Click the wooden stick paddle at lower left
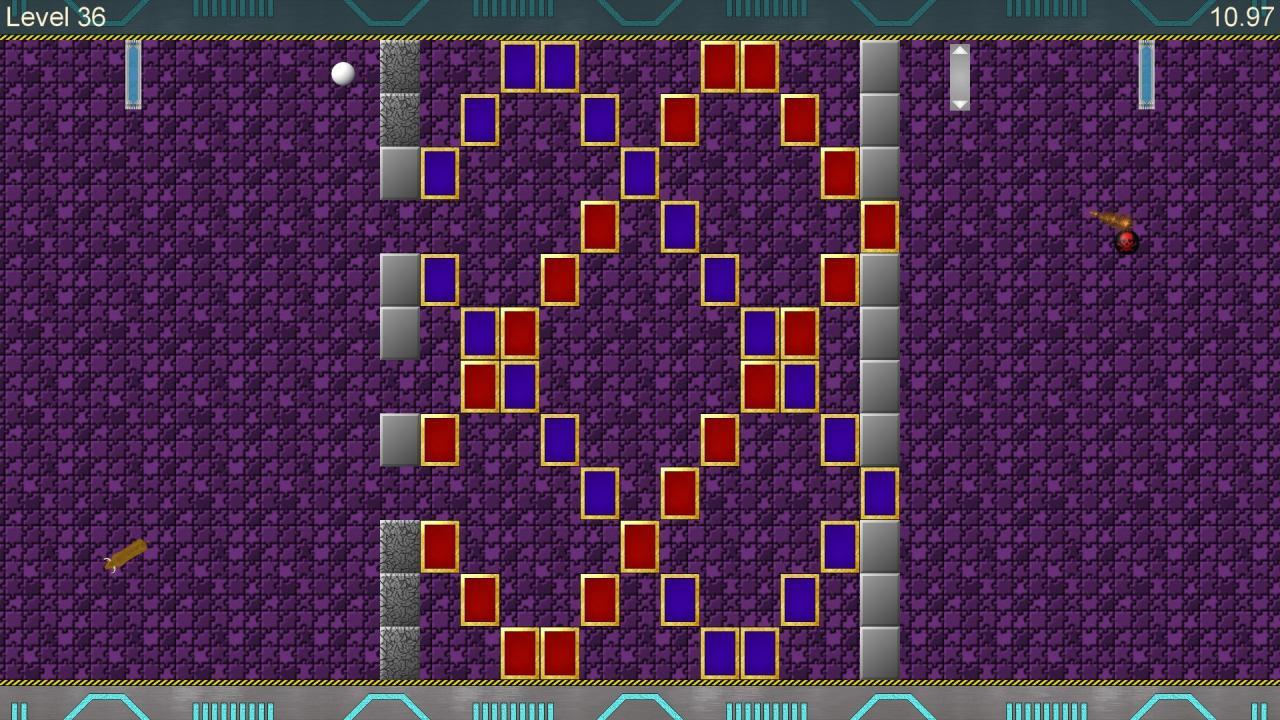 pyautogui.click(x=126, y=552)
